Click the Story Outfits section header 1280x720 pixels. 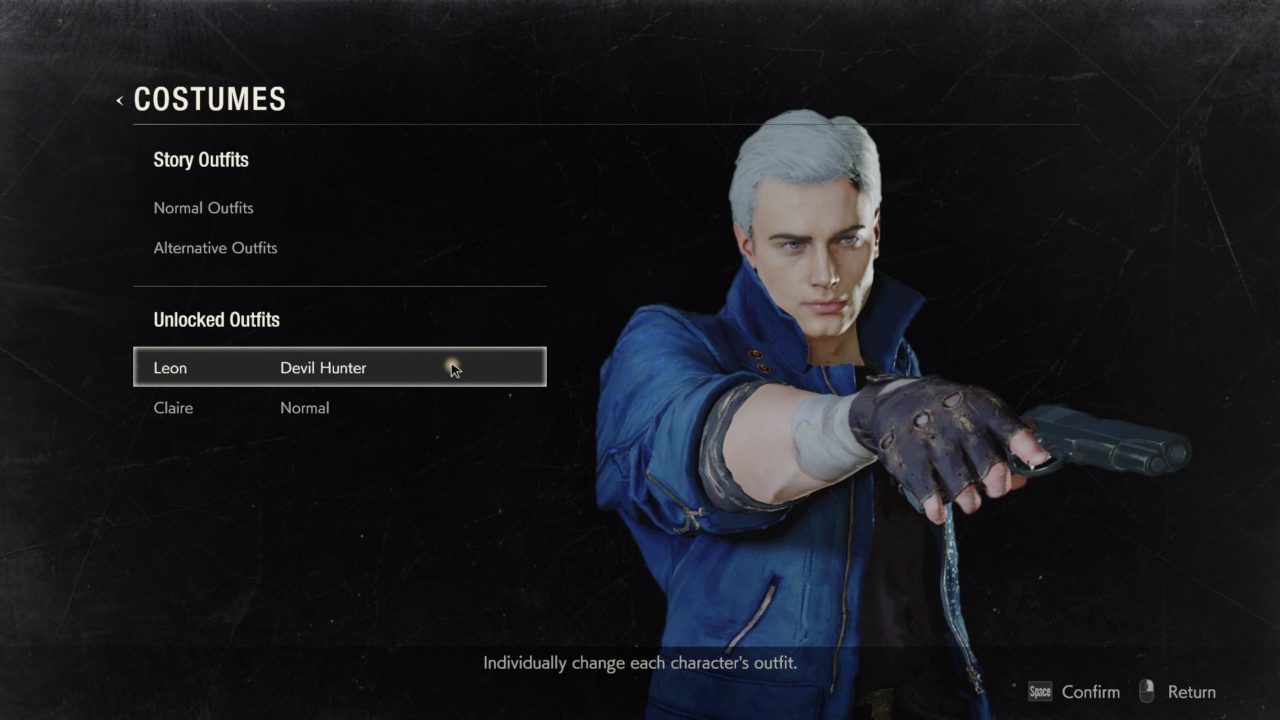[x=201, y=160]
